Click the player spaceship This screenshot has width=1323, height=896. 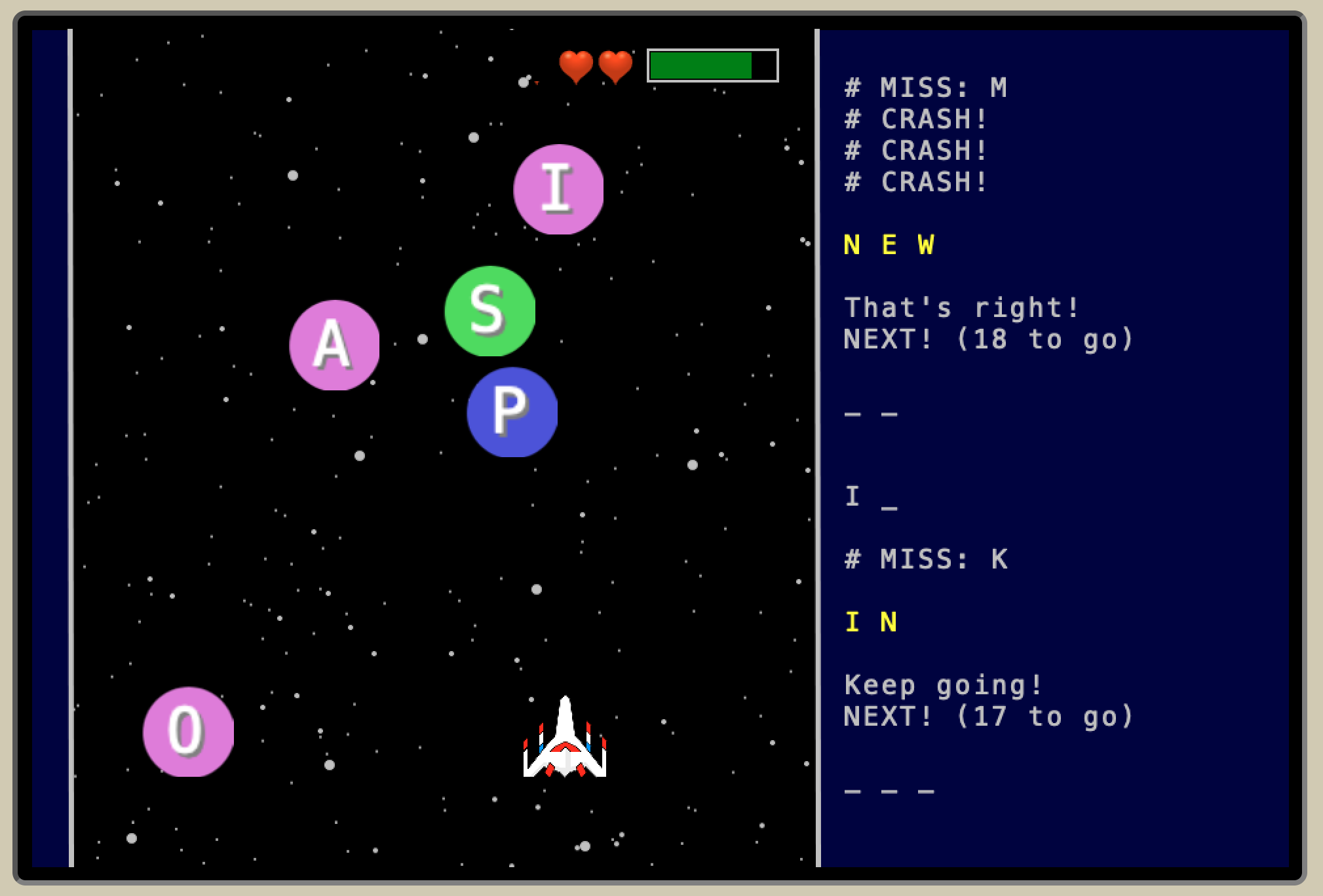[x=564, y=743]
